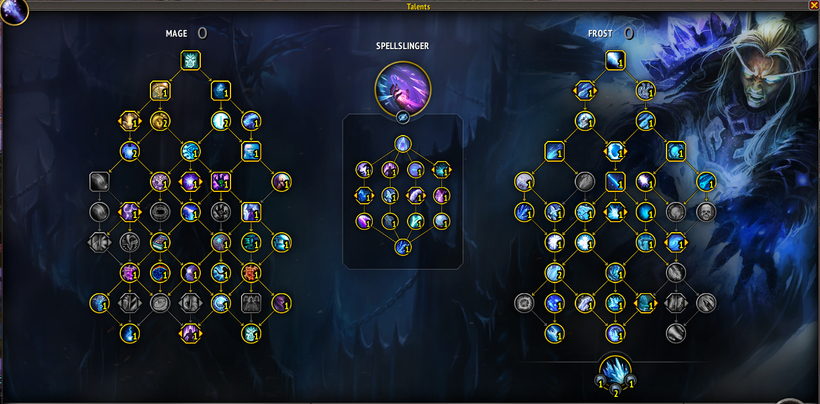
Task: Click the bottom node of the Spellslinger tree
Action: (x=402, y=247)
